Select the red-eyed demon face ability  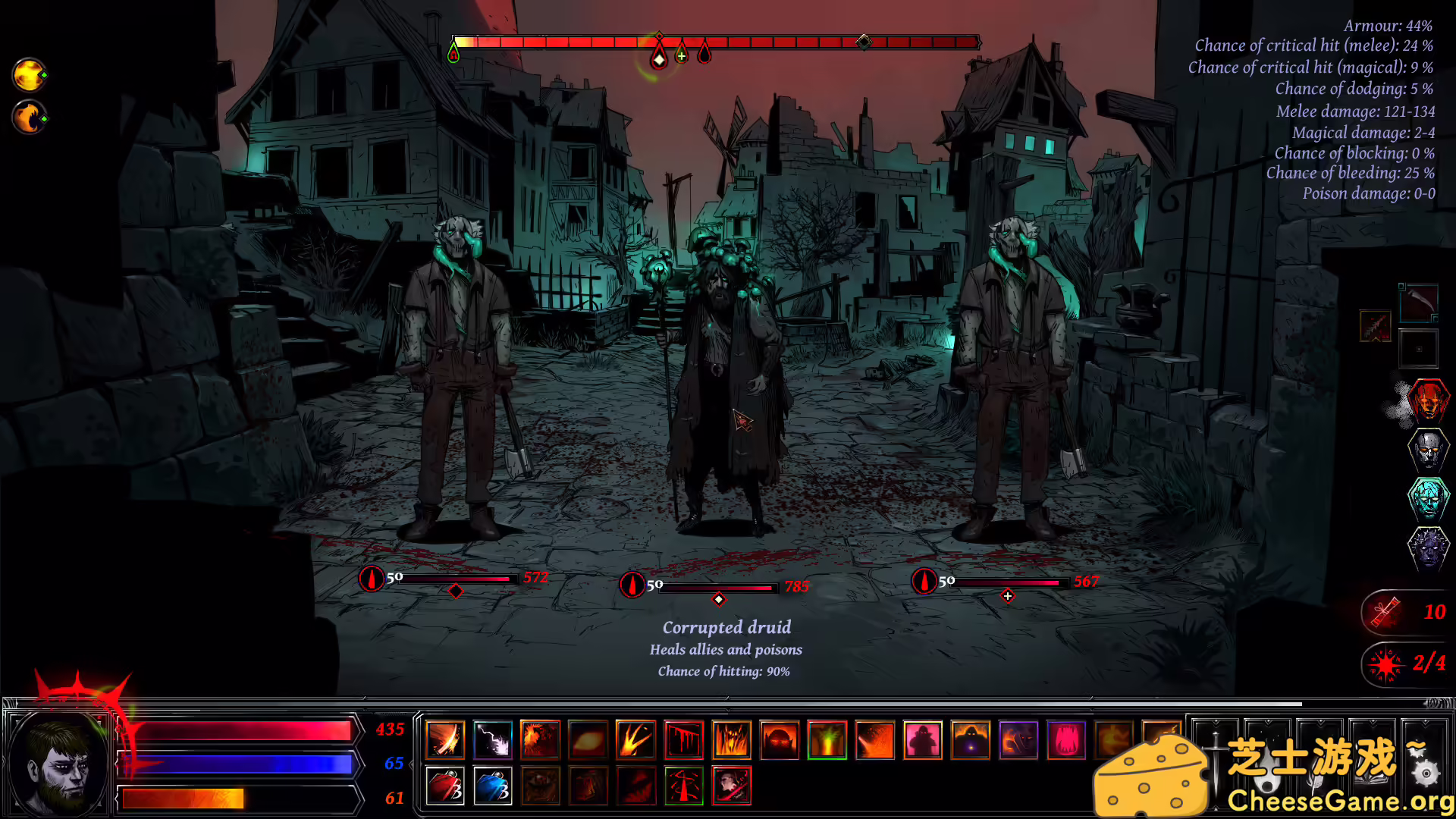click(780, 739)
